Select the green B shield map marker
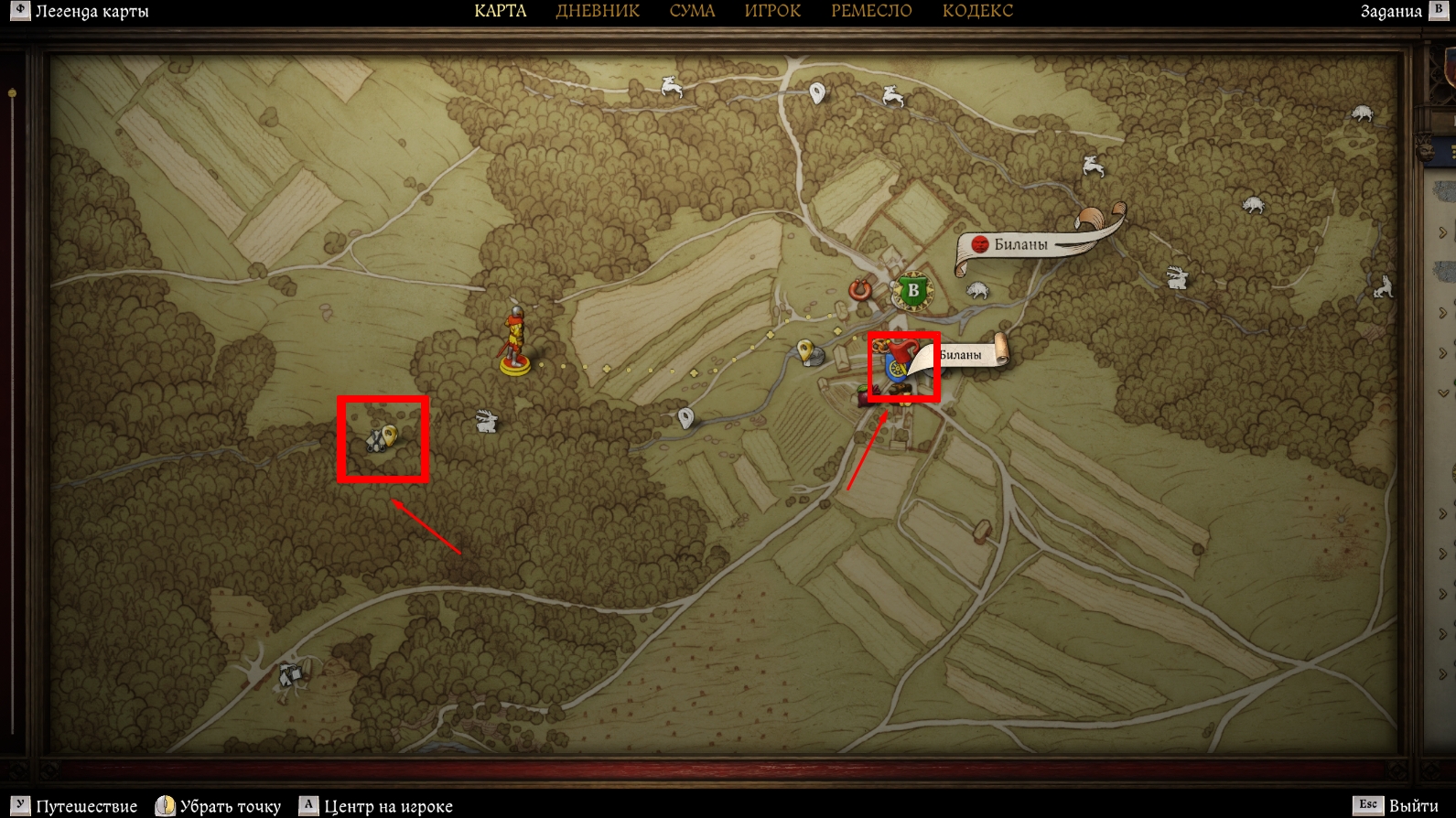The width and height of the screenshot is (1456, 818). point(911,292)
